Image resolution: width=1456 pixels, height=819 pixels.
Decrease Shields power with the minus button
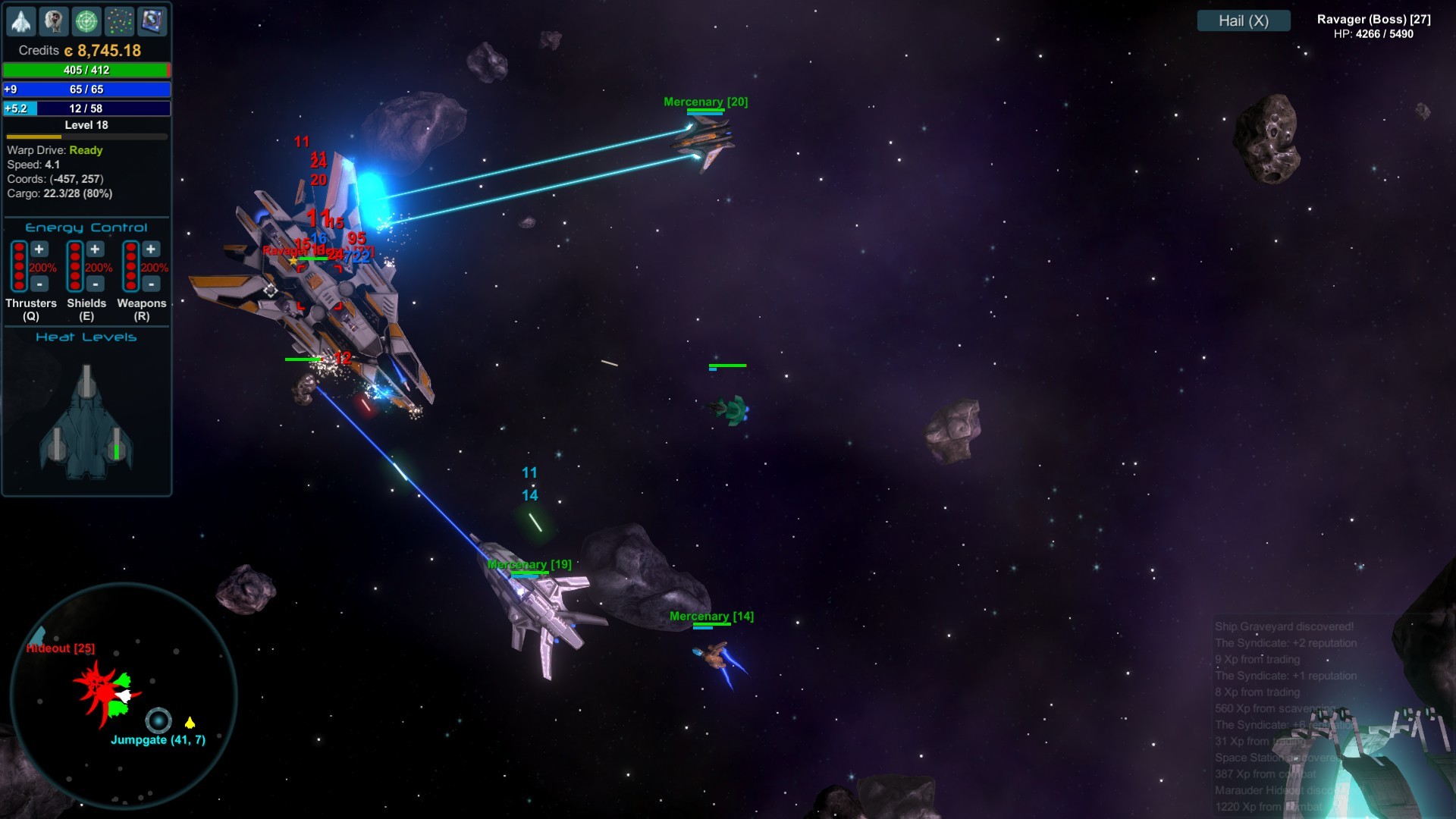click(96, 284)
